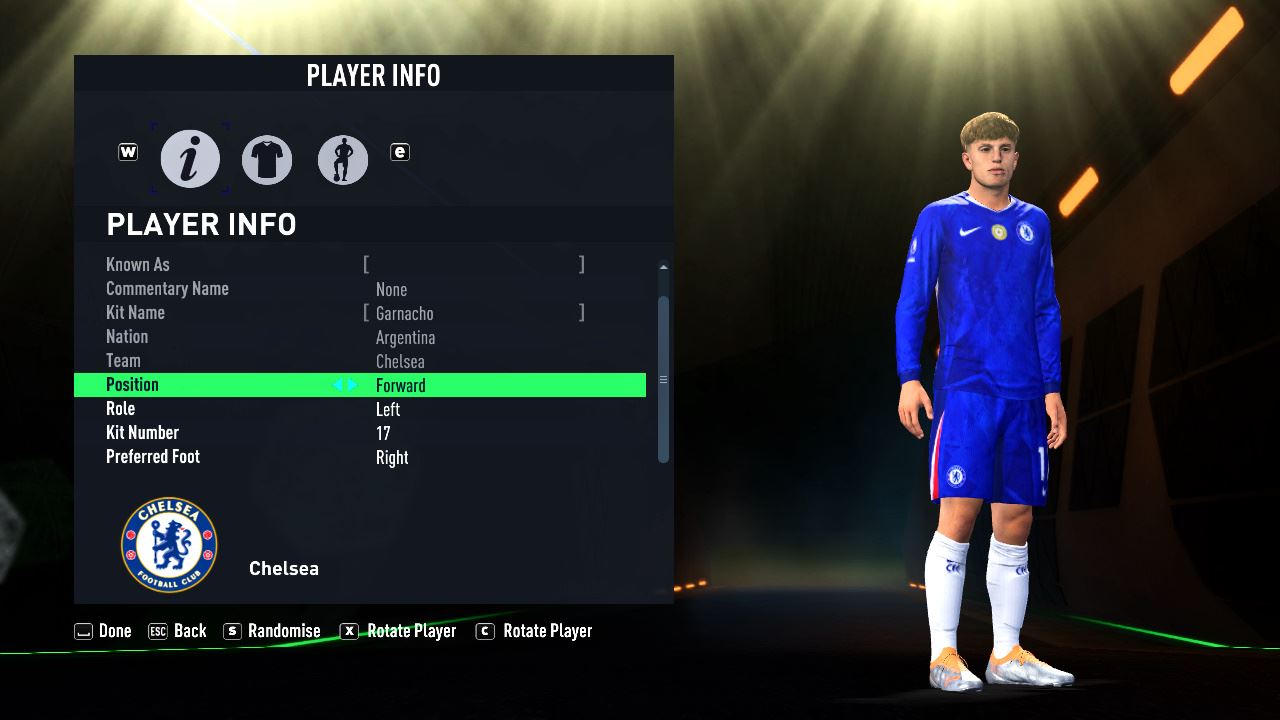Click the scrollbar up arrow
This screenshot has height=720, width=1280.
[663, 267]
